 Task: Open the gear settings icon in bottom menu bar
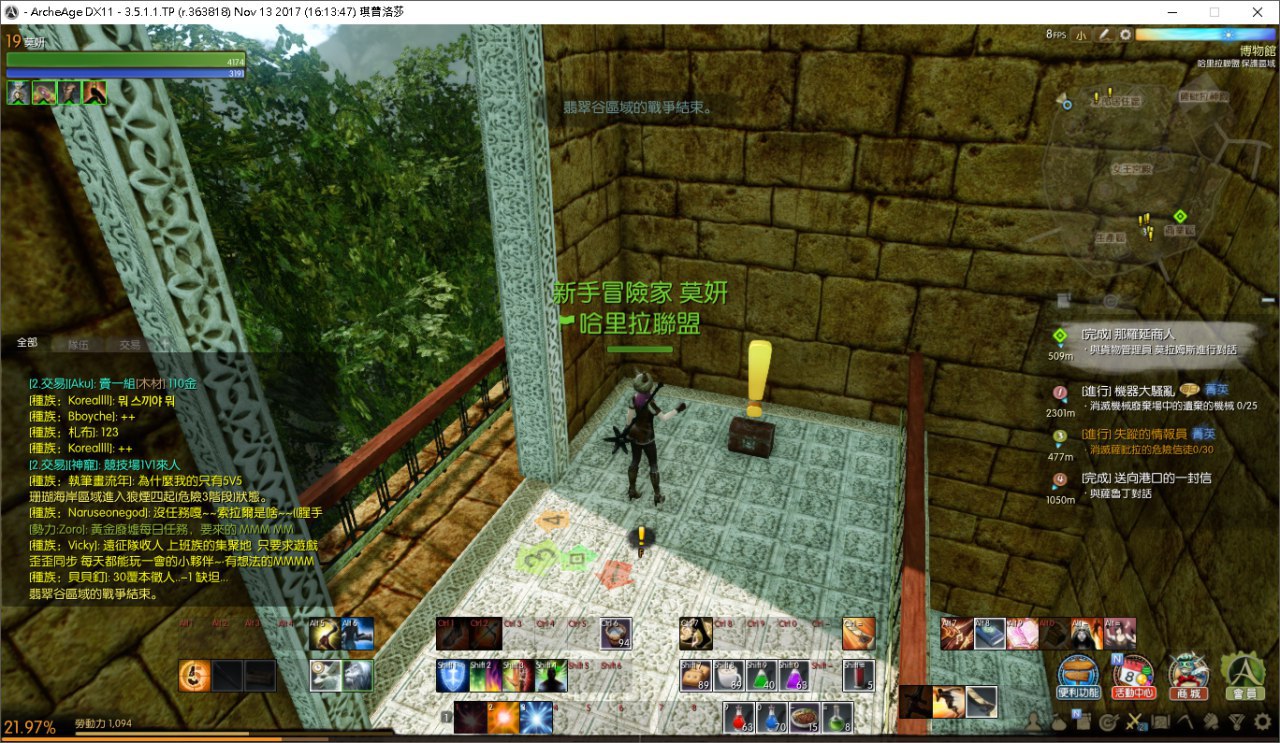coord(1262,720)
